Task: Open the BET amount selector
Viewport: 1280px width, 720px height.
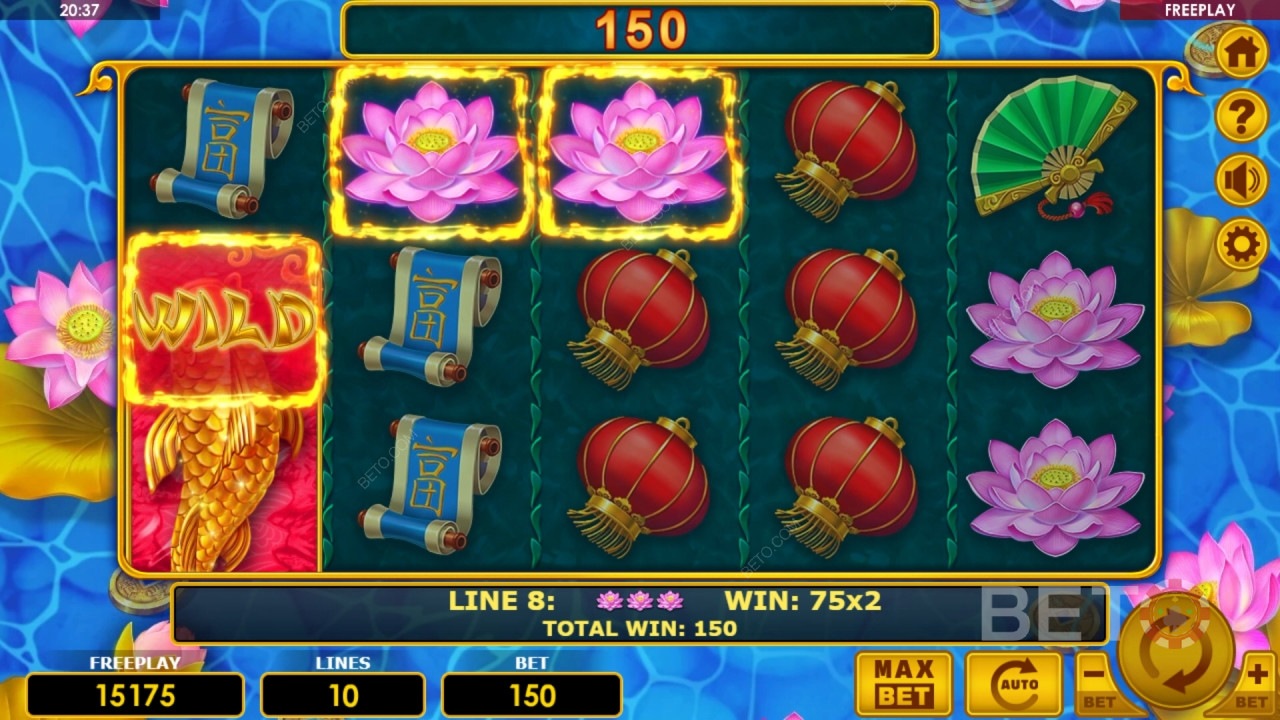Action: coord(531,695)
